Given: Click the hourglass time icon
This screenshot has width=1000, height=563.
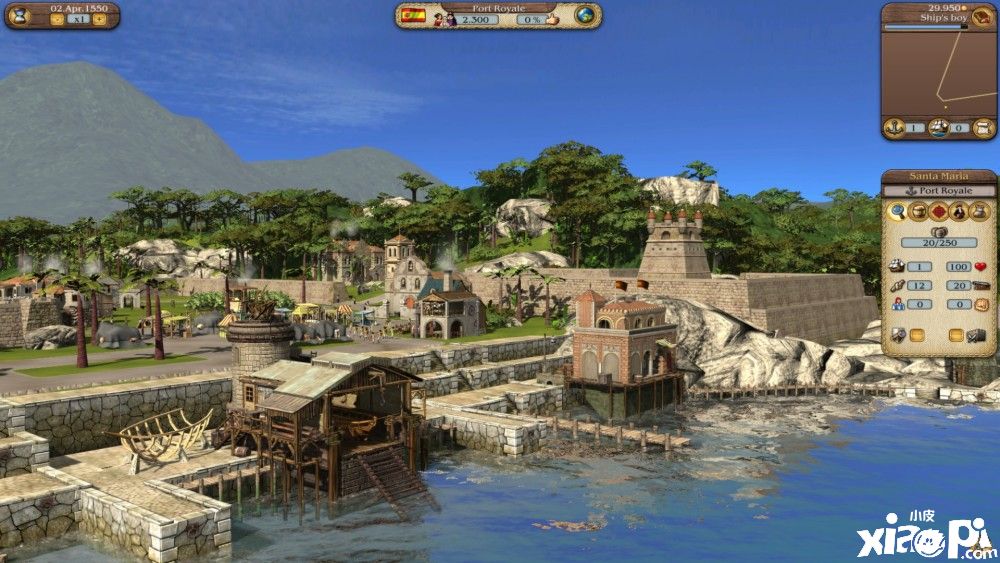Looking at the screenshot, I should pos(20,16).
